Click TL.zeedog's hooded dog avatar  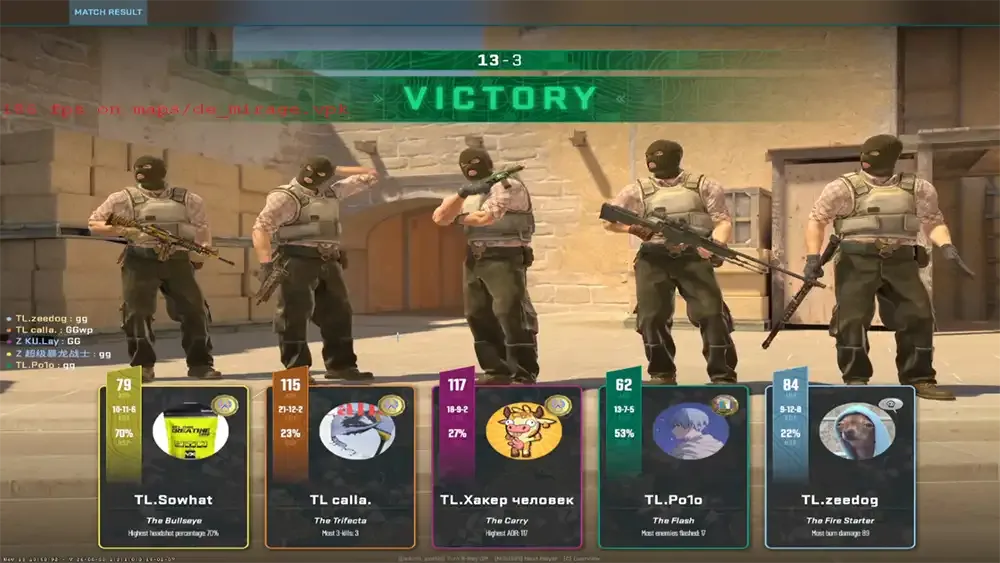point(856,431)
